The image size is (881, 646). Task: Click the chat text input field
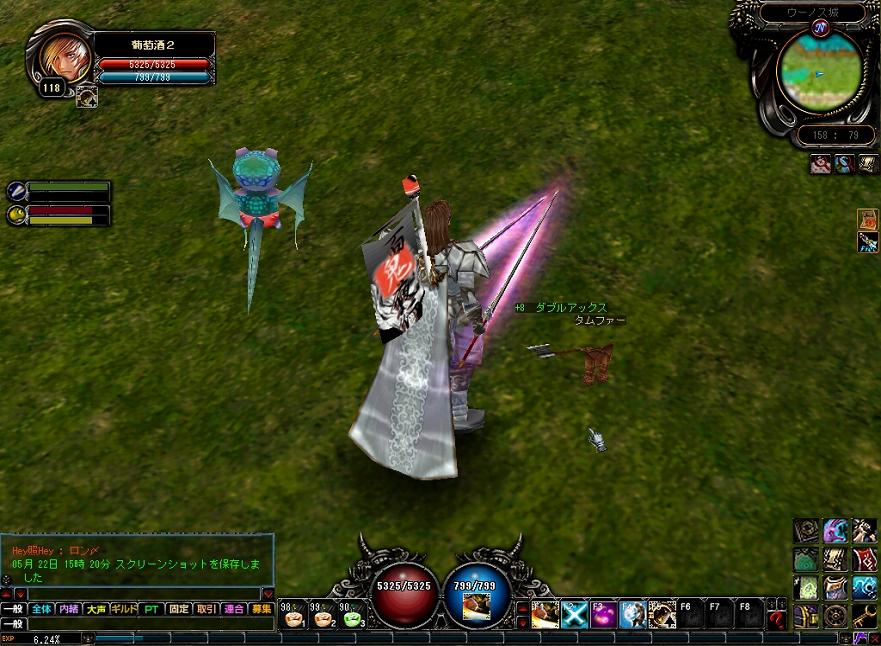pos(150,623)
